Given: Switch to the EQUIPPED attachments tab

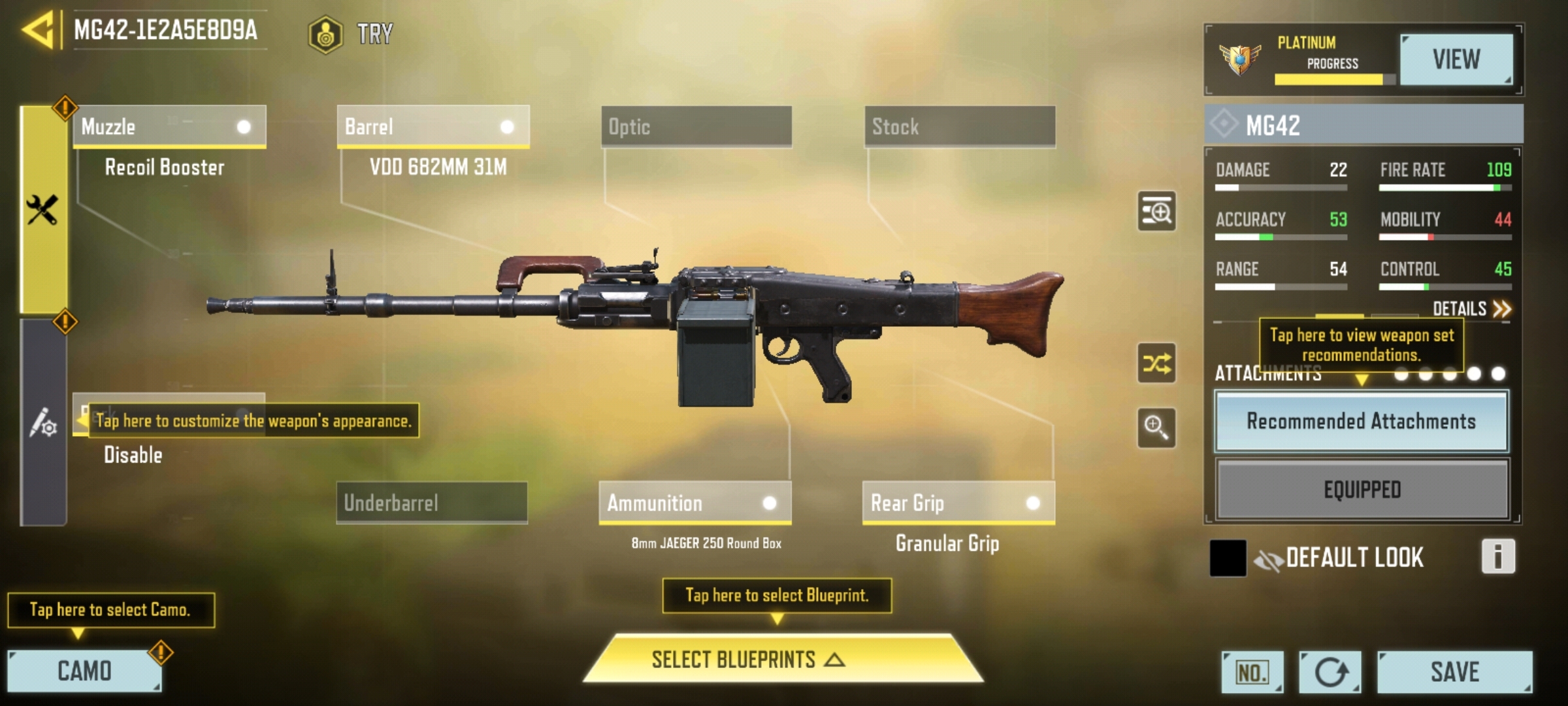Looking at the screenshot, I should tap(1362, 488).
